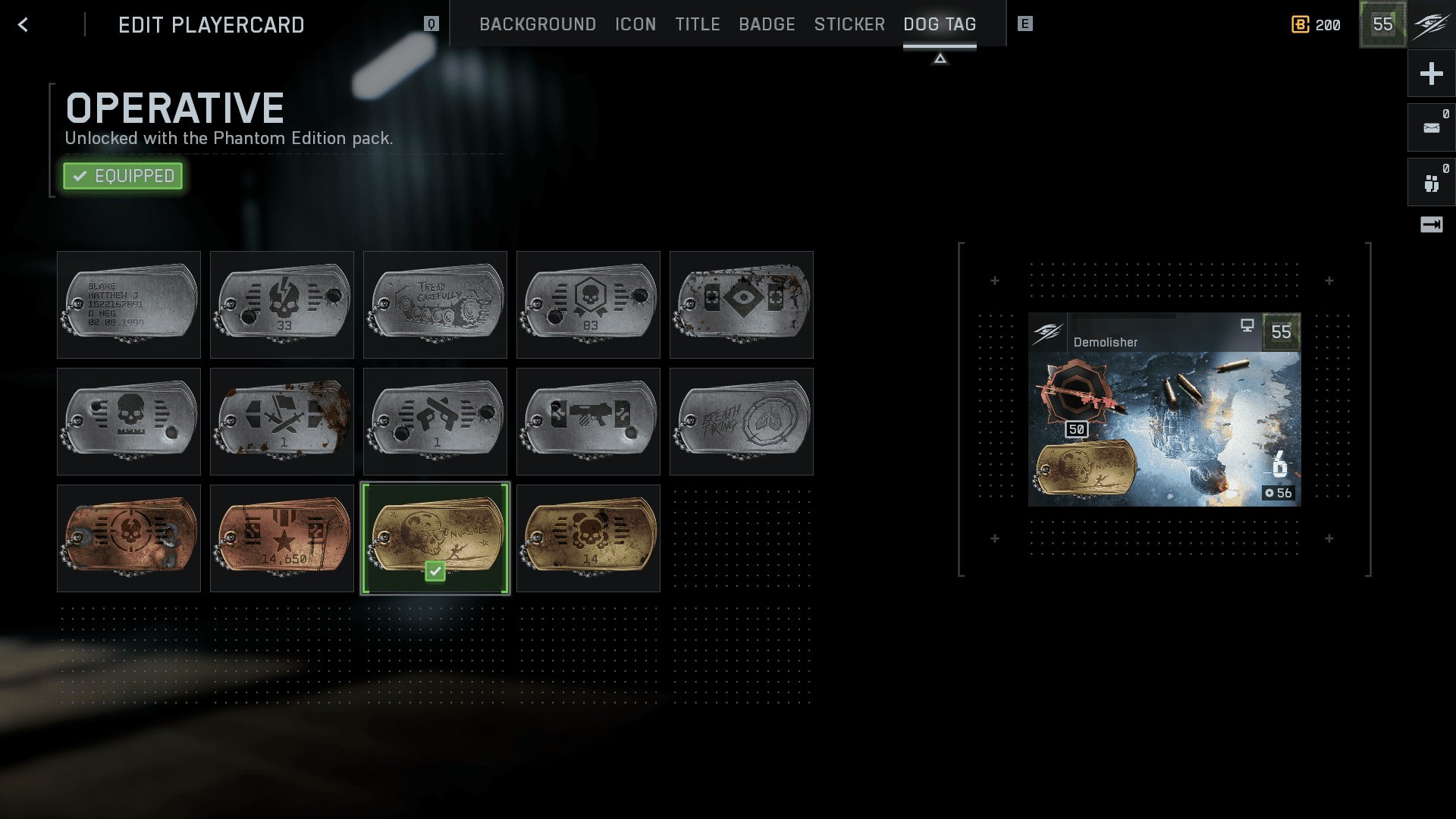Viewport: 1456px width, 819px height.
Task: Click the plus button in the side panel
Action: [1431, 74]
